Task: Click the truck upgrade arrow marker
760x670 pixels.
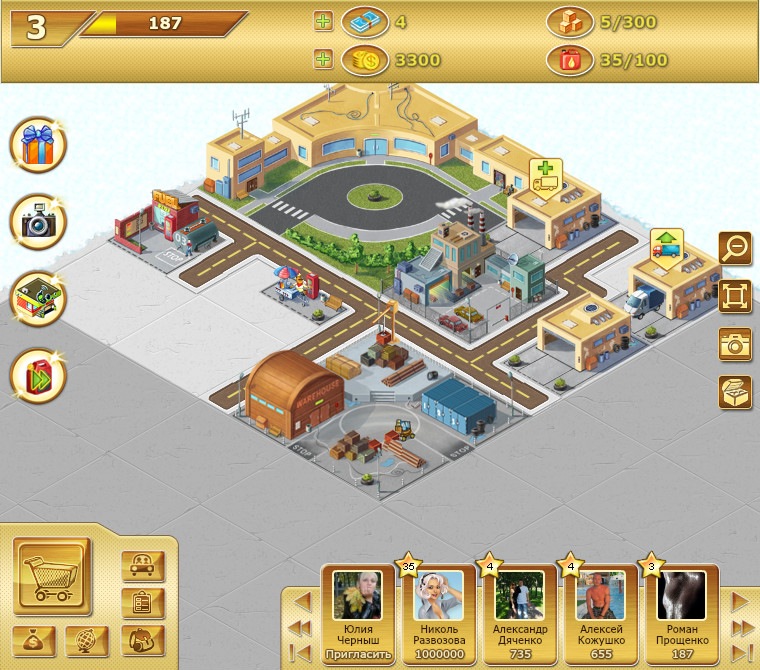Action: click(x=665, y=243)
